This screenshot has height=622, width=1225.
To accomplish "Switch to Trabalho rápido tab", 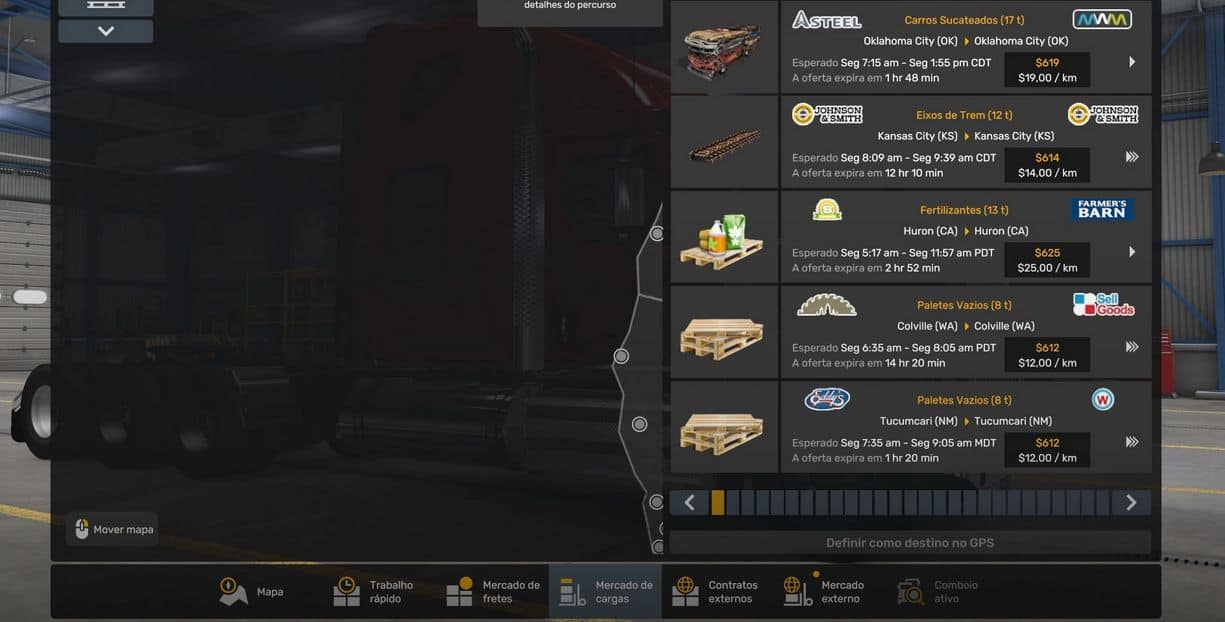I will tap(374, 592).
